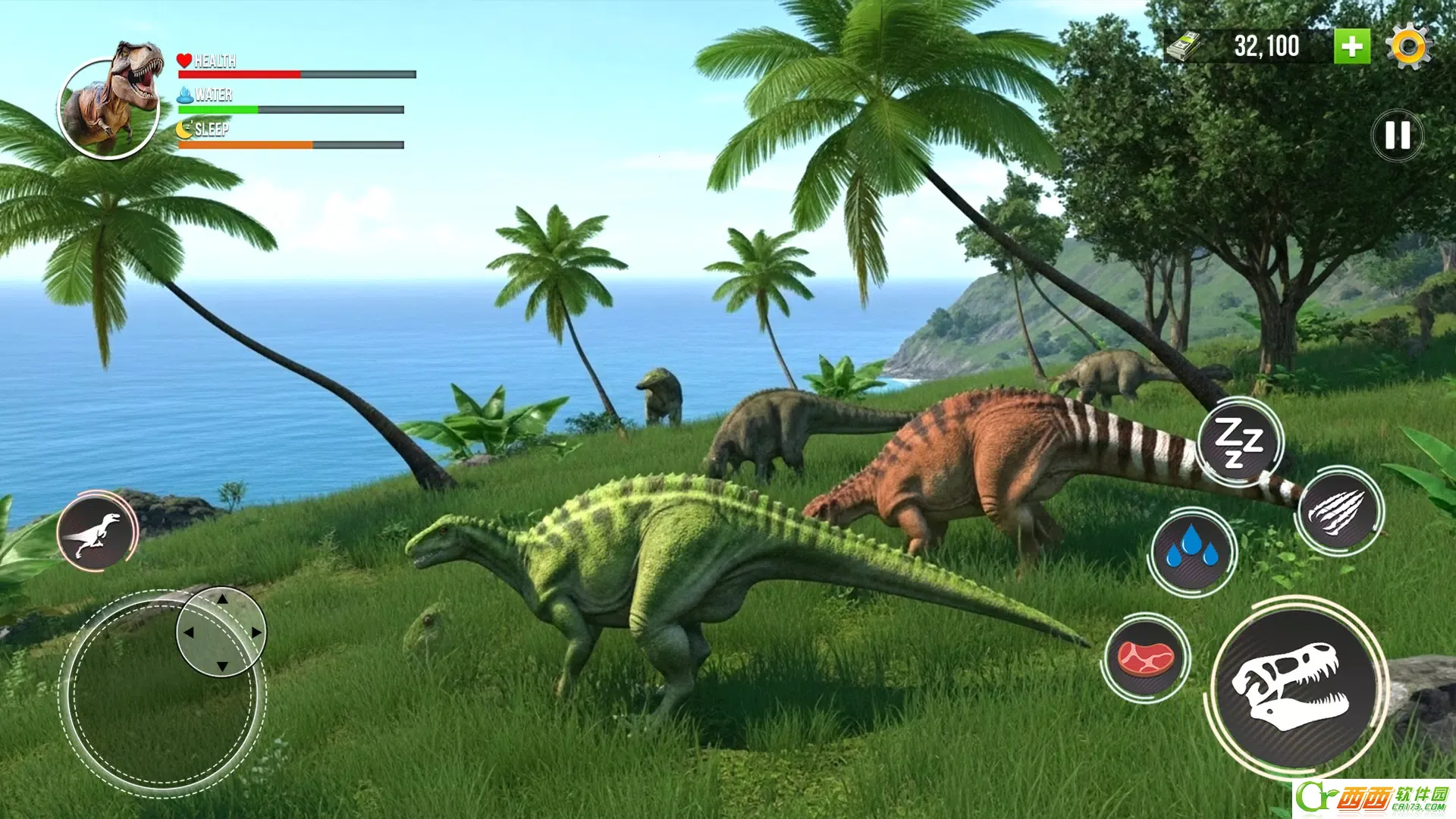Eat meat using the steak button
This screenshot has width=1456, height=819.
point(1145,657)
